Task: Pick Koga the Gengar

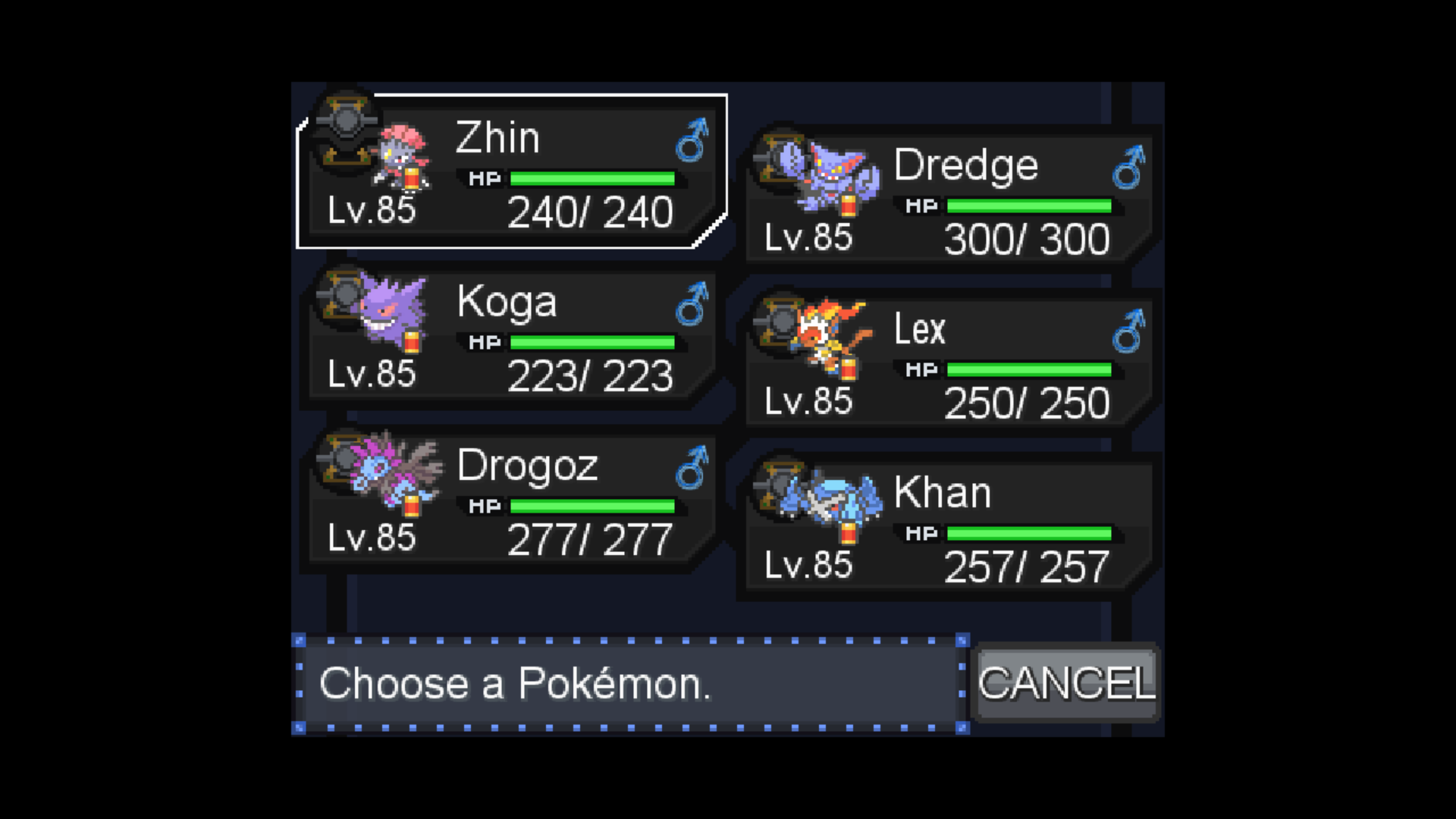Action: [512, 336]
